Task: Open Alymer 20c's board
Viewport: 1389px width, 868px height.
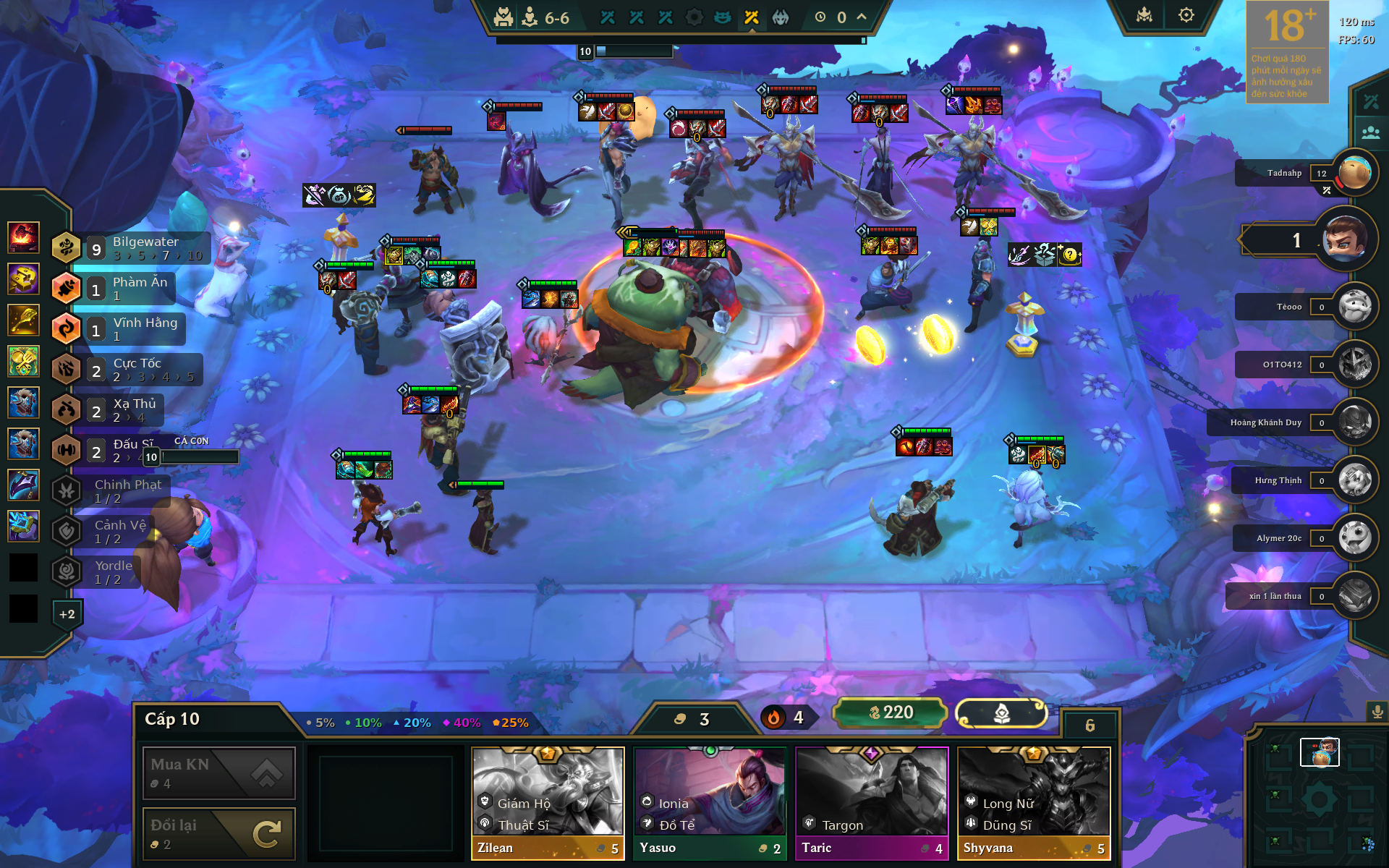Action: [1355, 538]
